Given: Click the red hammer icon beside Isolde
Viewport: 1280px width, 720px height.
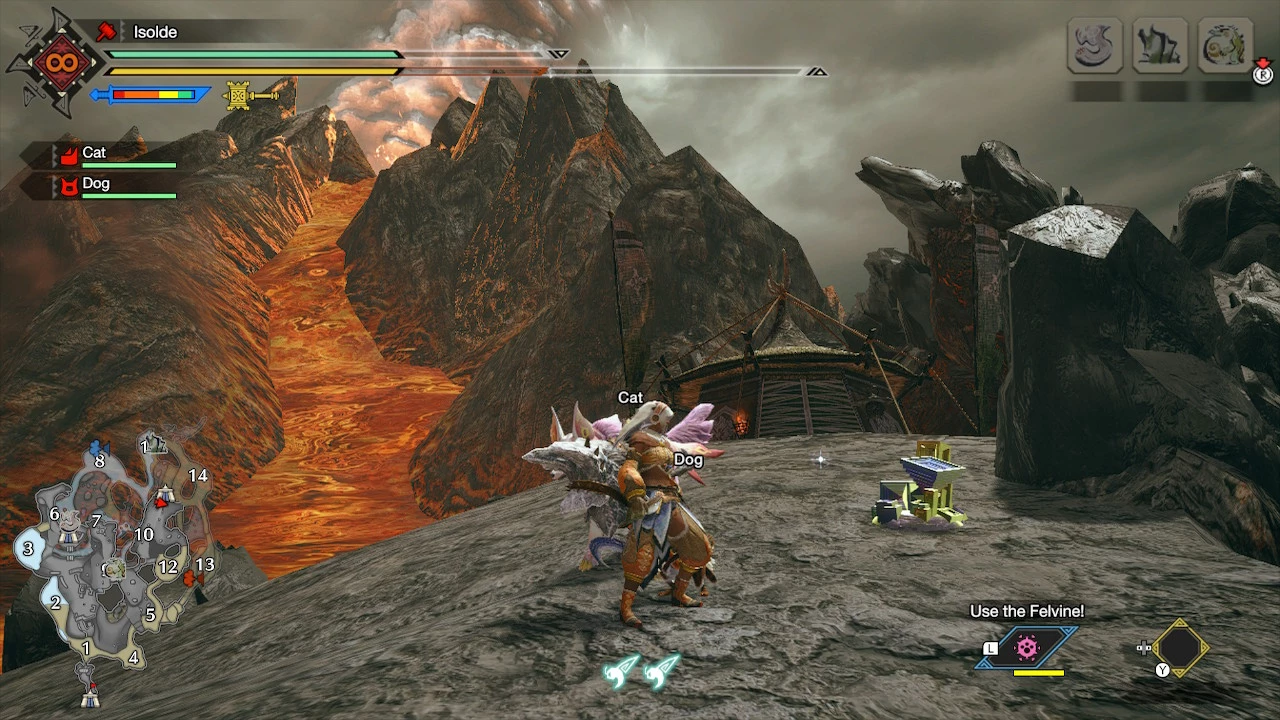Looking at the screenshot, I should pos(107,32).
